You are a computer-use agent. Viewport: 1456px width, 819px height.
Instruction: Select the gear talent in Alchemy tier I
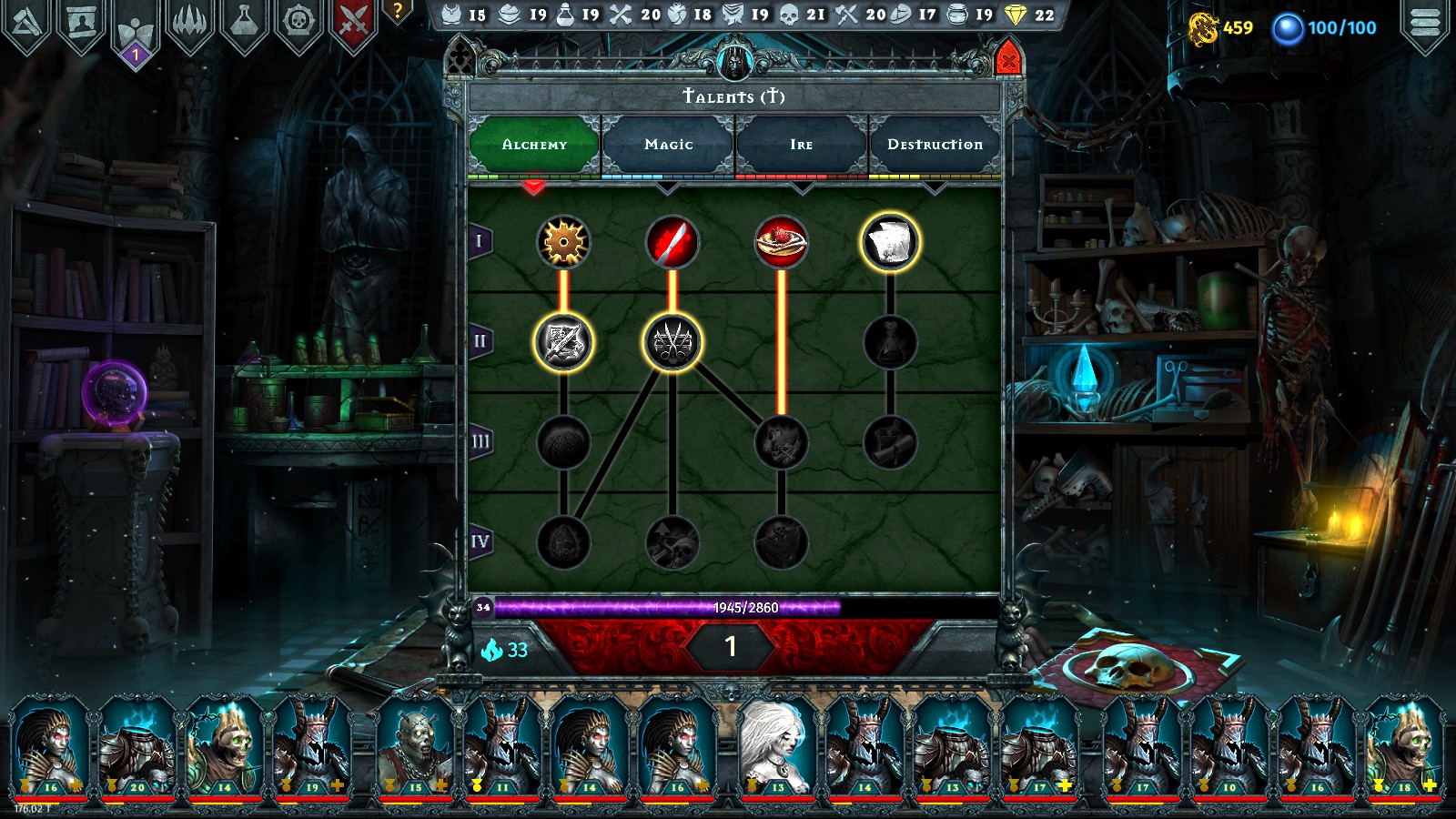pyautogui.click(x=564, y=242)
